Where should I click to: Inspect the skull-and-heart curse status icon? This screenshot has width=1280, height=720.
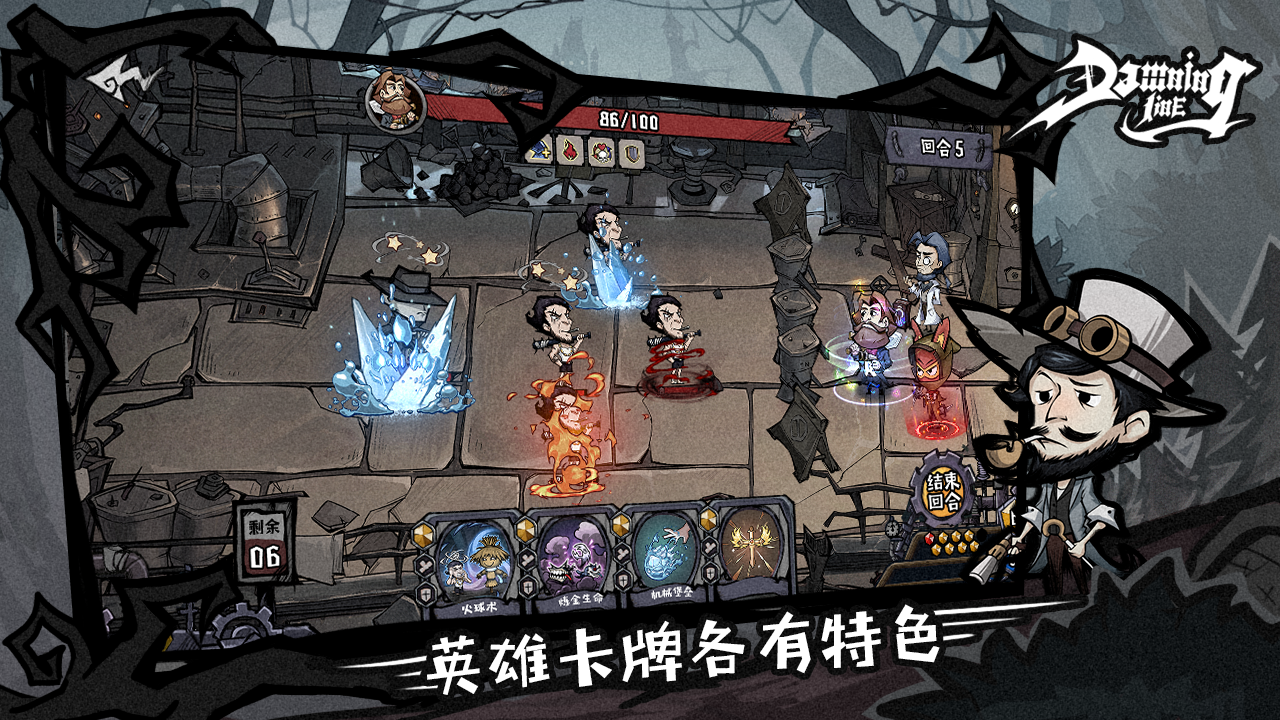(x=602, y=153)
